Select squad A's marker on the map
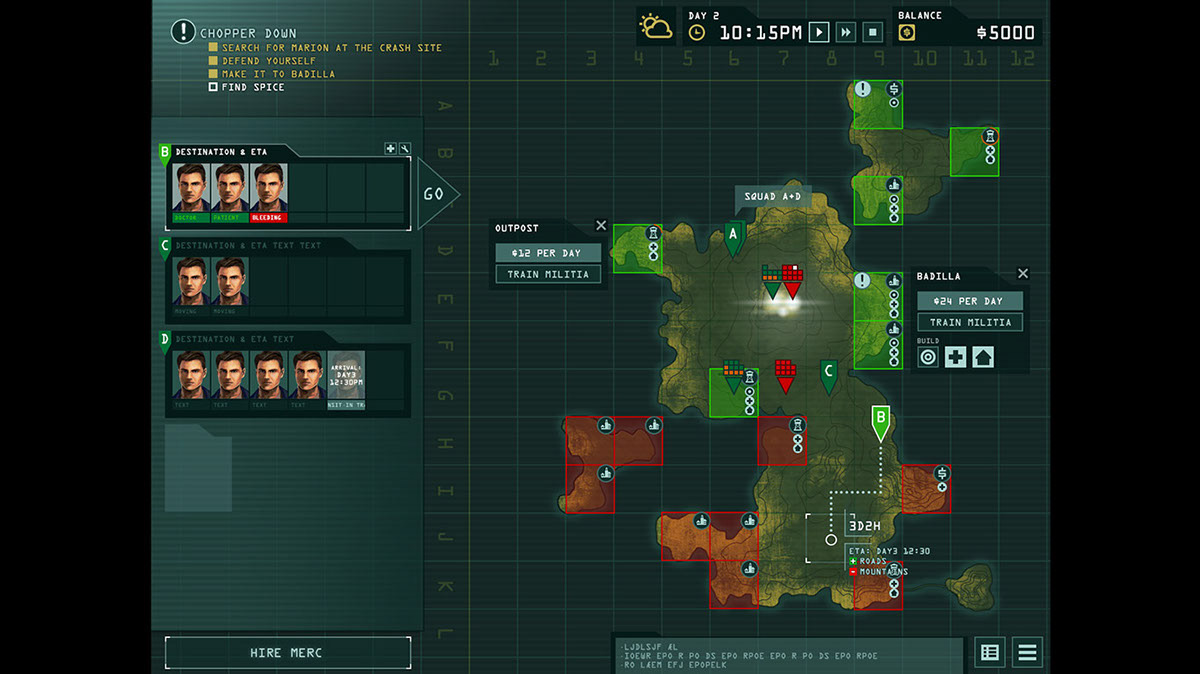The width and height of the screenshot is (1200, 674). (735, 237)
